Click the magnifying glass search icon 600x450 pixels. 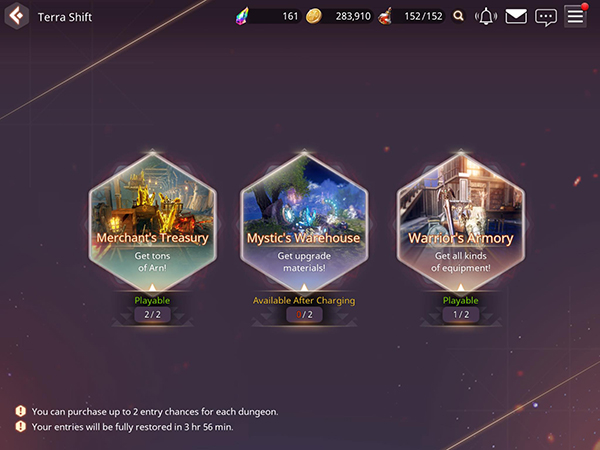pos(459,16)
